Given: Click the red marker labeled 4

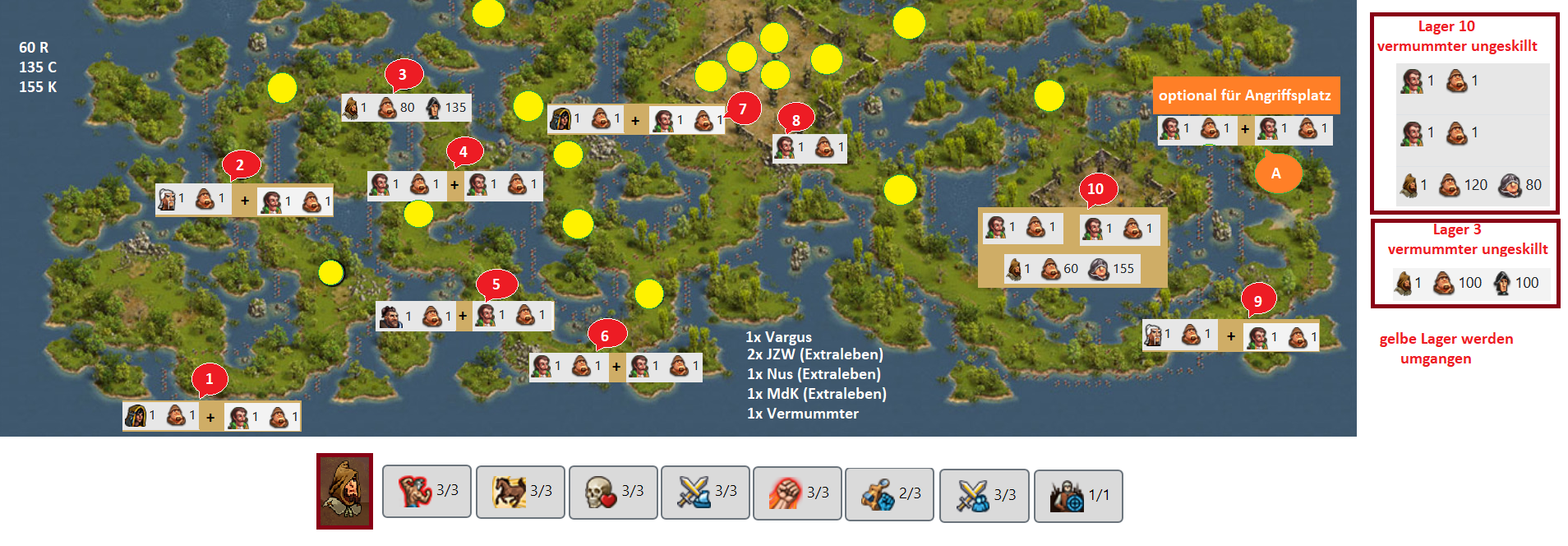Looking at the screenshot, I should [x=463, y=152].
